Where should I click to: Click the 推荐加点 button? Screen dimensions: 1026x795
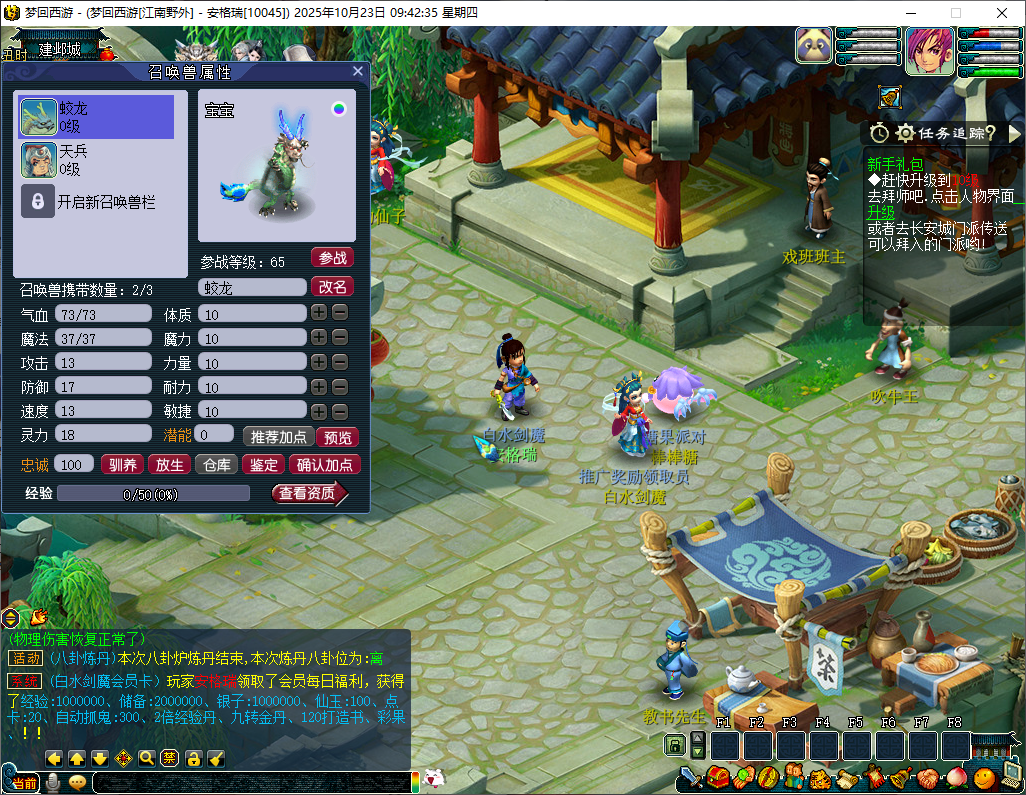(x=277, y=437)
